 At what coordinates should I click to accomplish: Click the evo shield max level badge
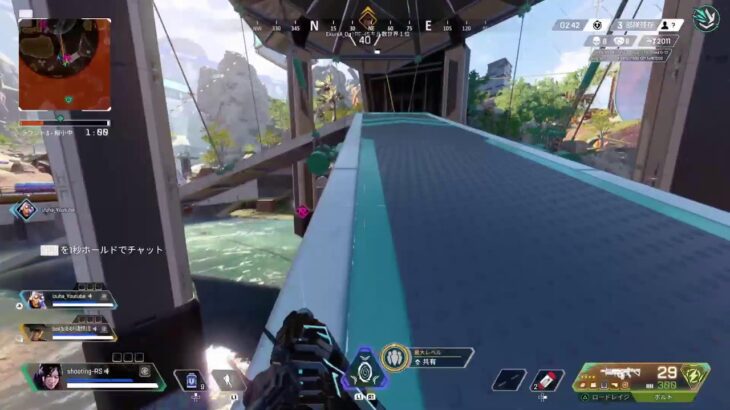(x=394, y=357)
